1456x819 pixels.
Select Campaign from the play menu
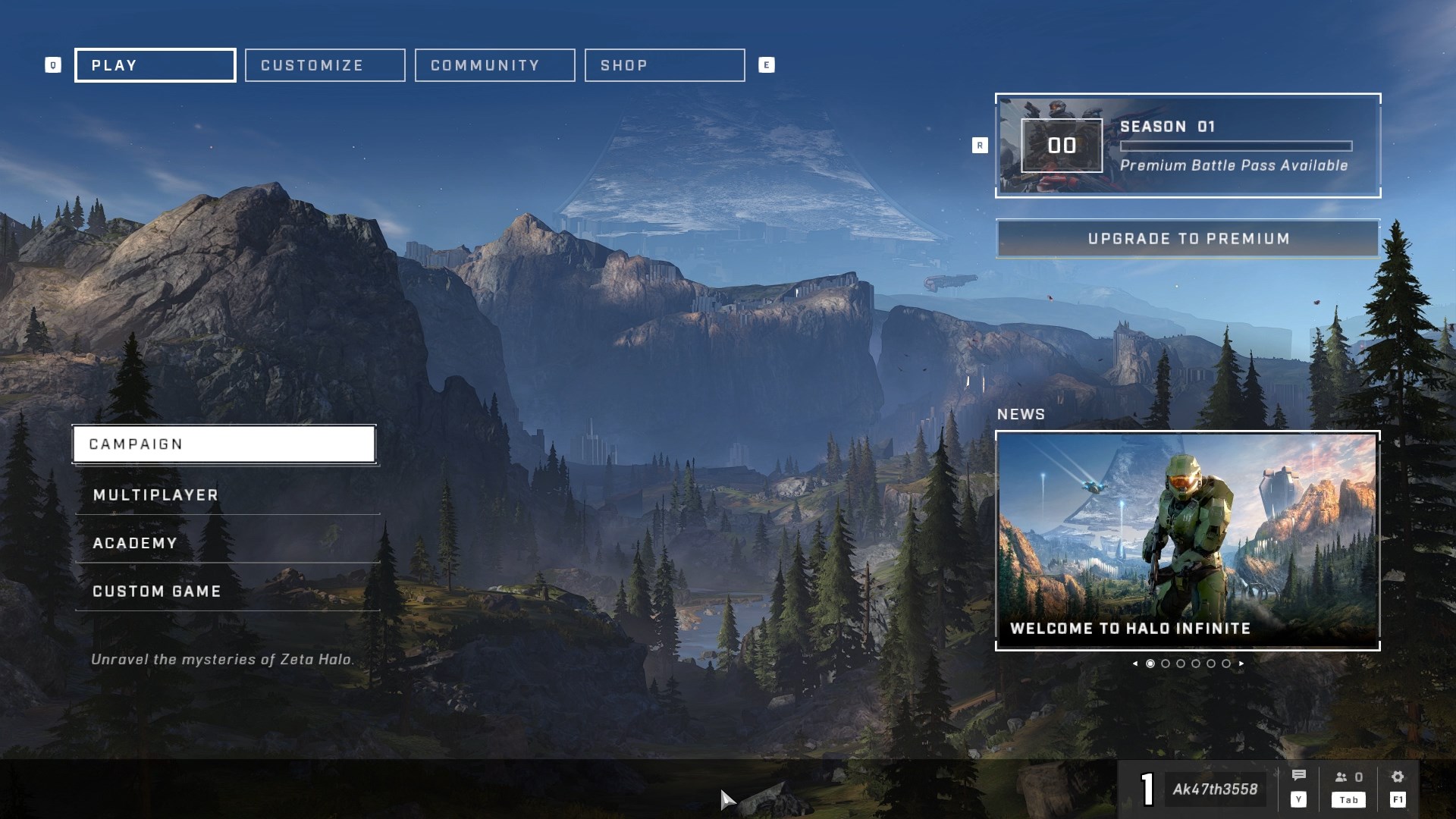(x=224, y=444)
